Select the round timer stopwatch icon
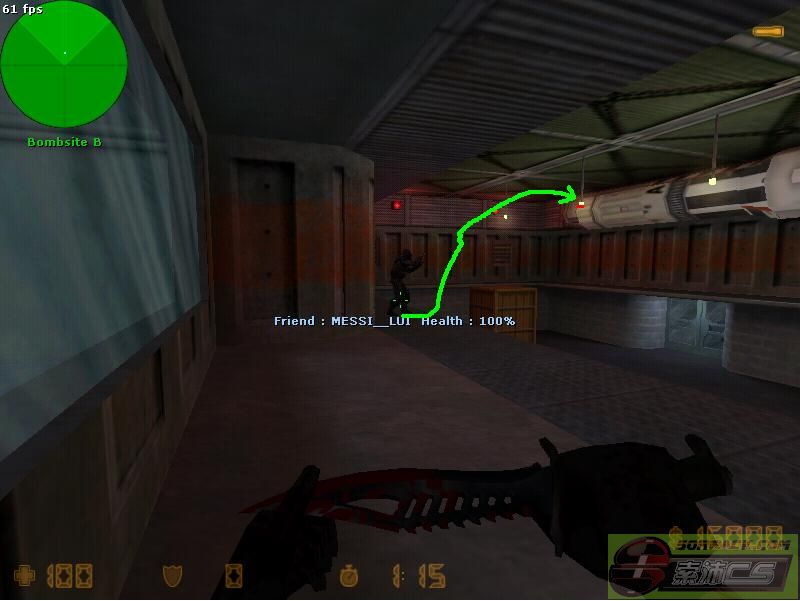800x601 pixels. [x=348, y=577]
